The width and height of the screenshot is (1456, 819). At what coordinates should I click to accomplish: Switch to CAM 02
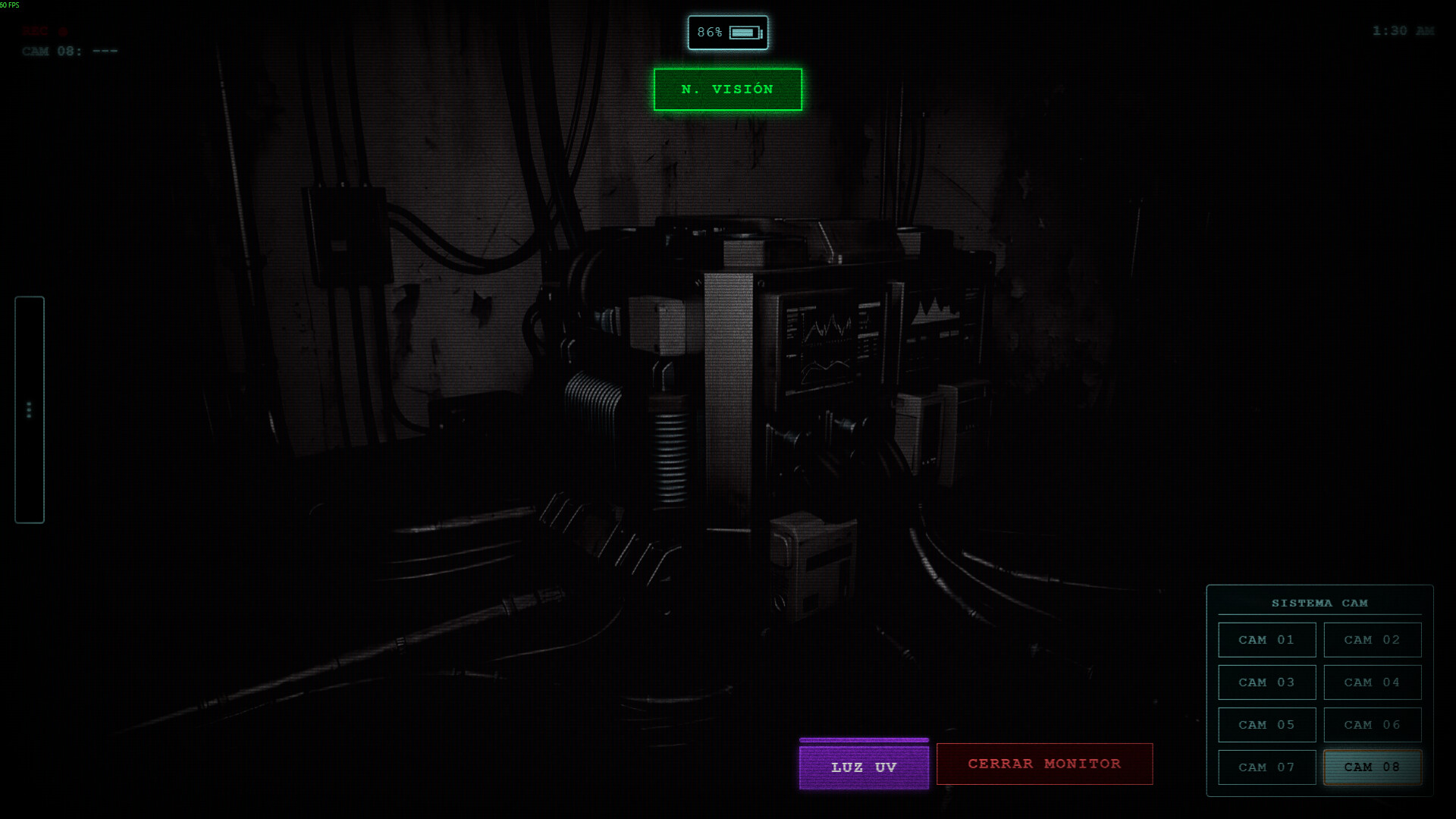click(1372, 639)
